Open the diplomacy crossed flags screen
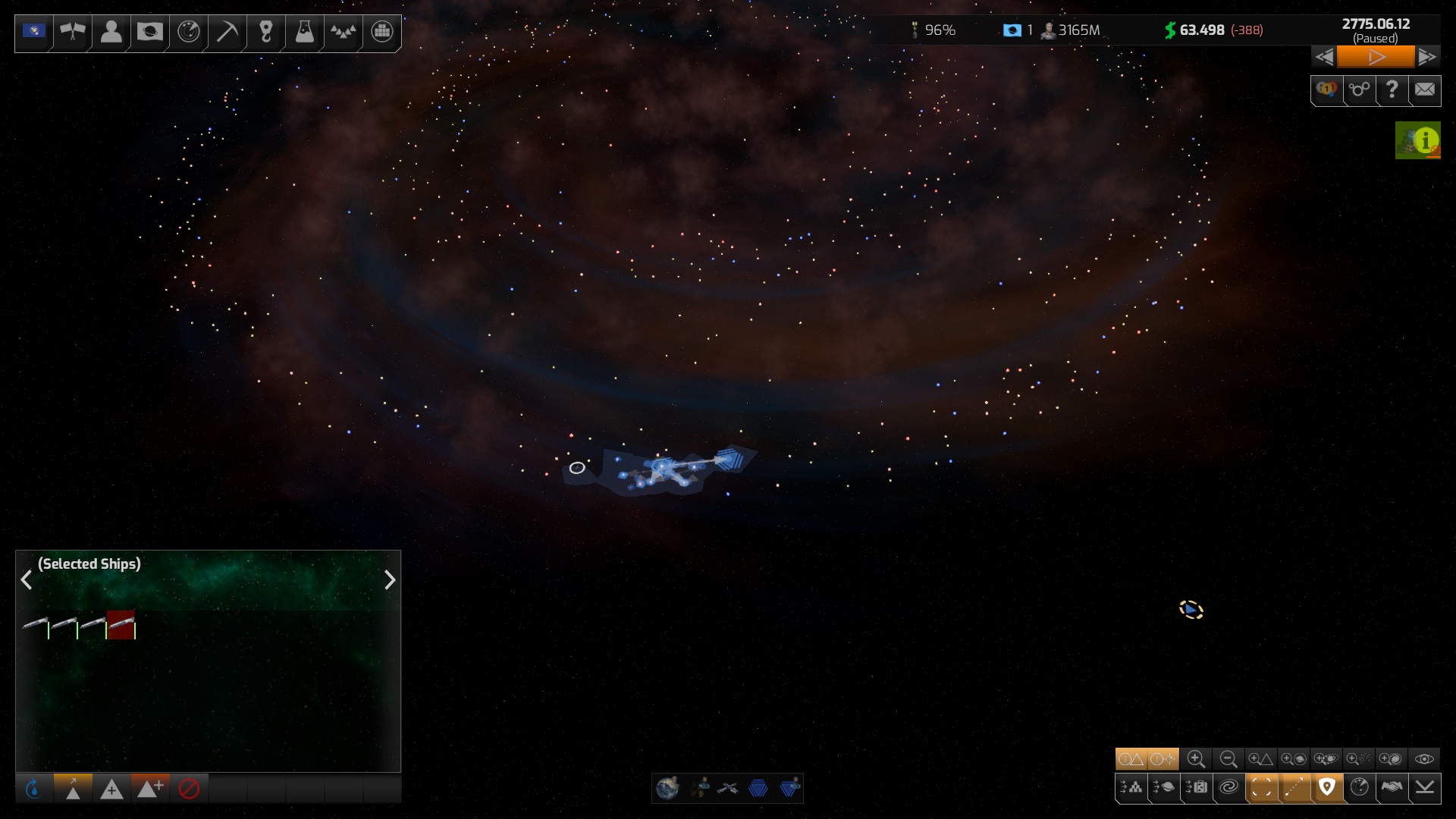 click(73, 32)
